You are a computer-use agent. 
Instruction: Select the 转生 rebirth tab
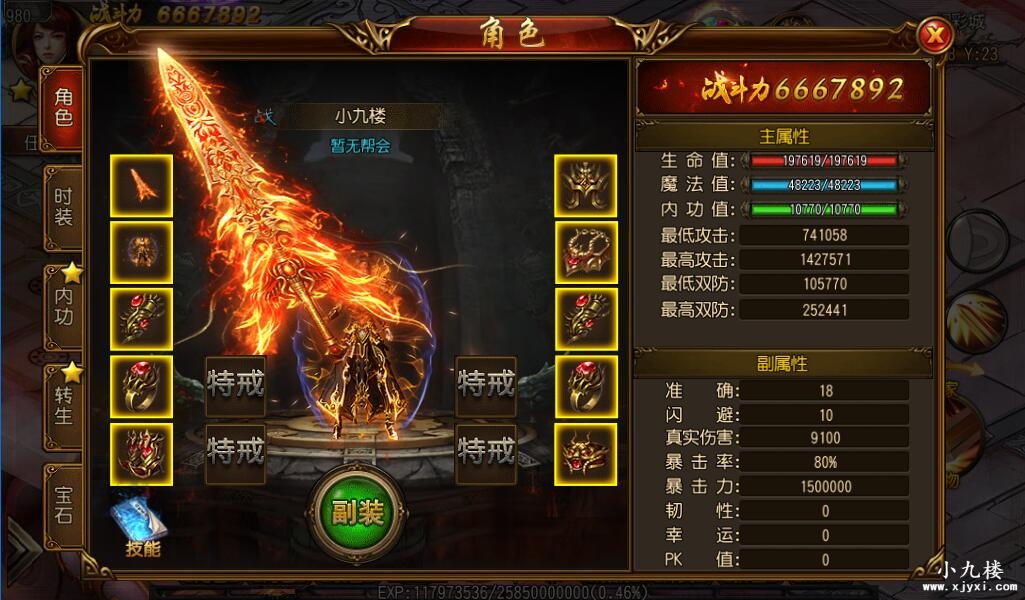click(63, 404)
